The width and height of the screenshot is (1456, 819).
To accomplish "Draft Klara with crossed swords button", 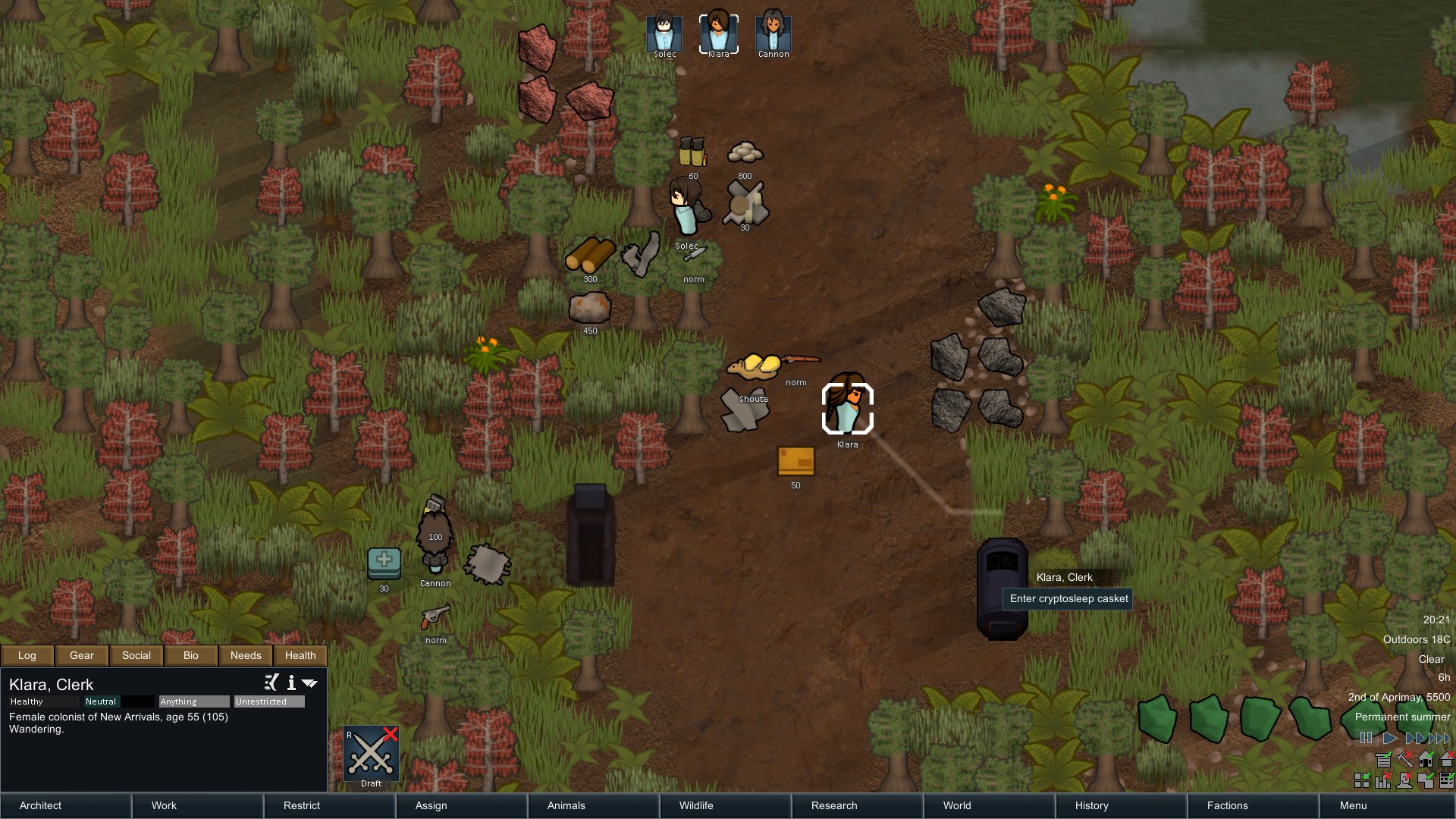I will [x=372, y=753].
